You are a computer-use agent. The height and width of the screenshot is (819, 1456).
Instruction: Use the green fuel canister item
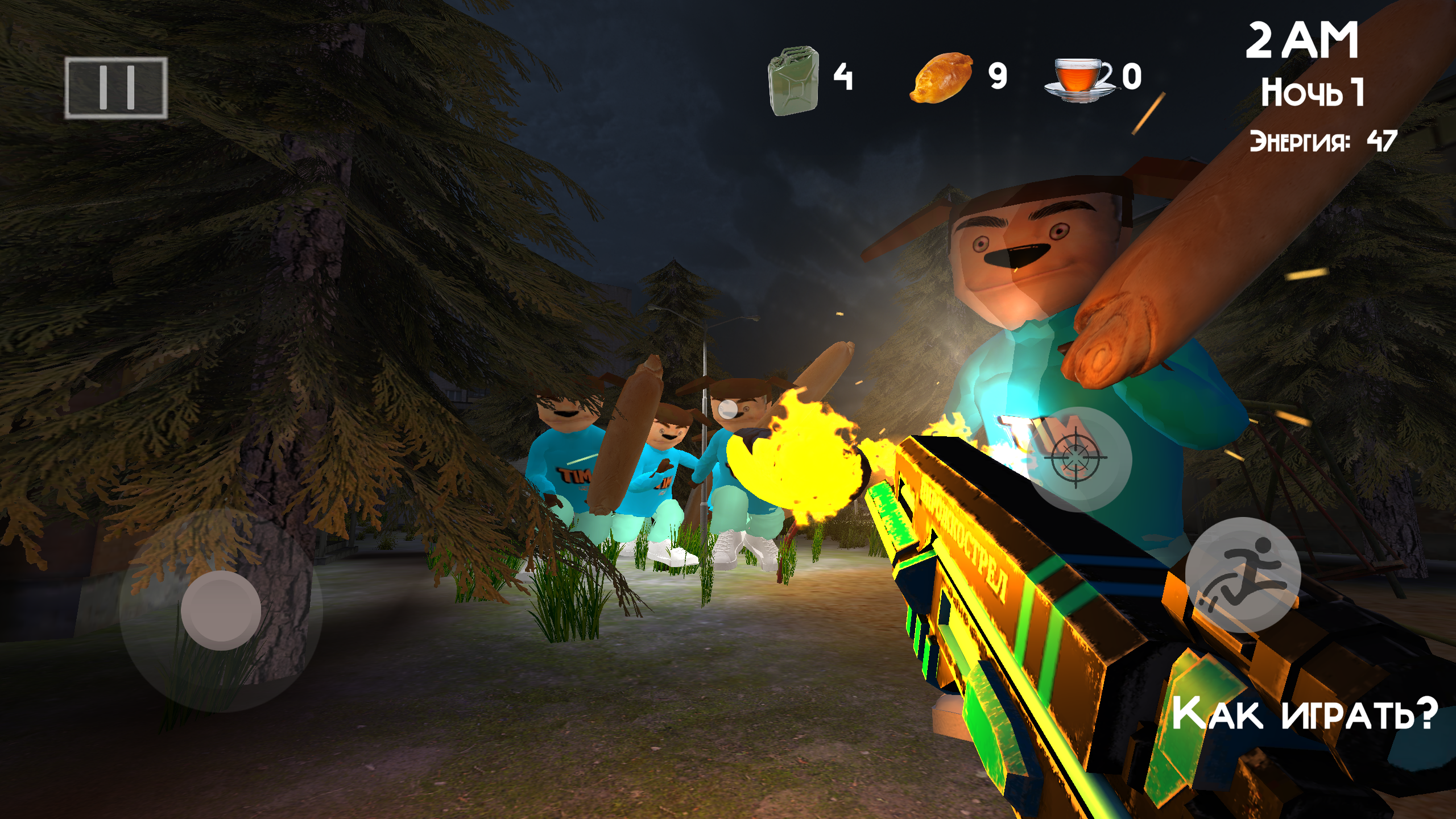pyautogui.click(x=793, y=80)
